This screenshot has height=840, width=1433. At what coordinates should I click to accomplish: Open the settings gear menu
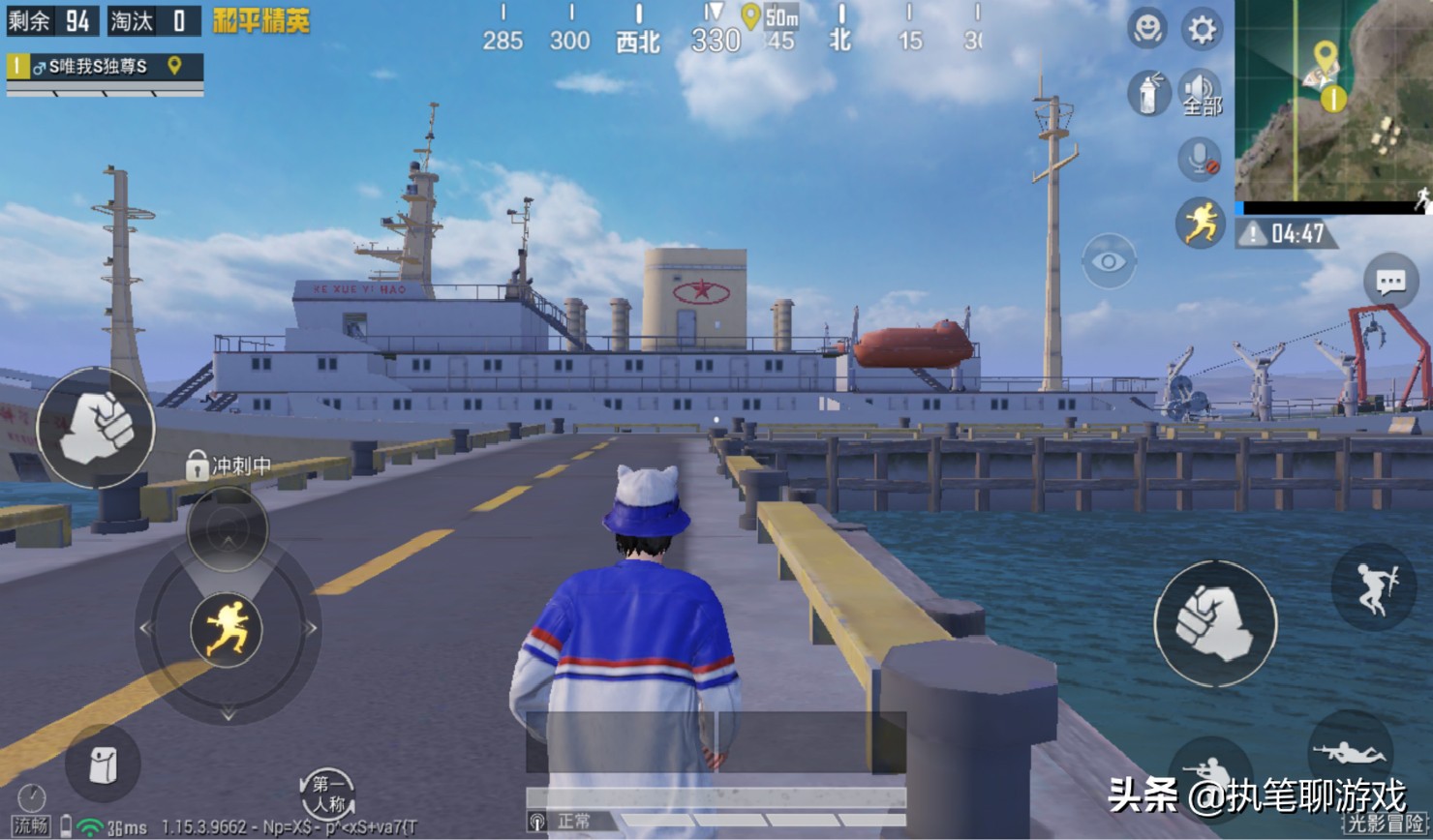click(1202, 30)
